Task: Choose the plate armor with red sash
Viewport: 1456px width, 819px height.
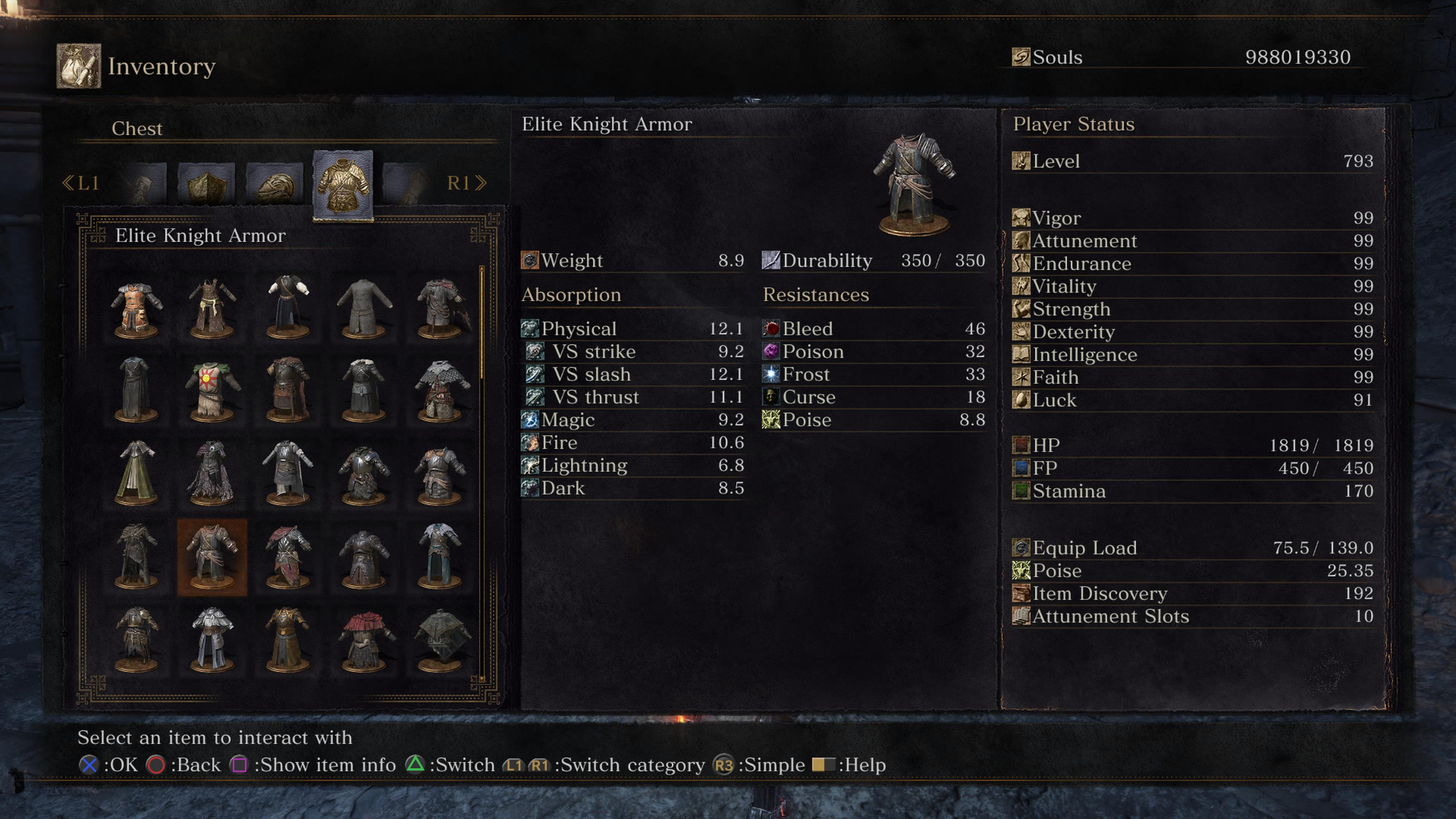Action: pyautogui.click(x=288, y=557)
